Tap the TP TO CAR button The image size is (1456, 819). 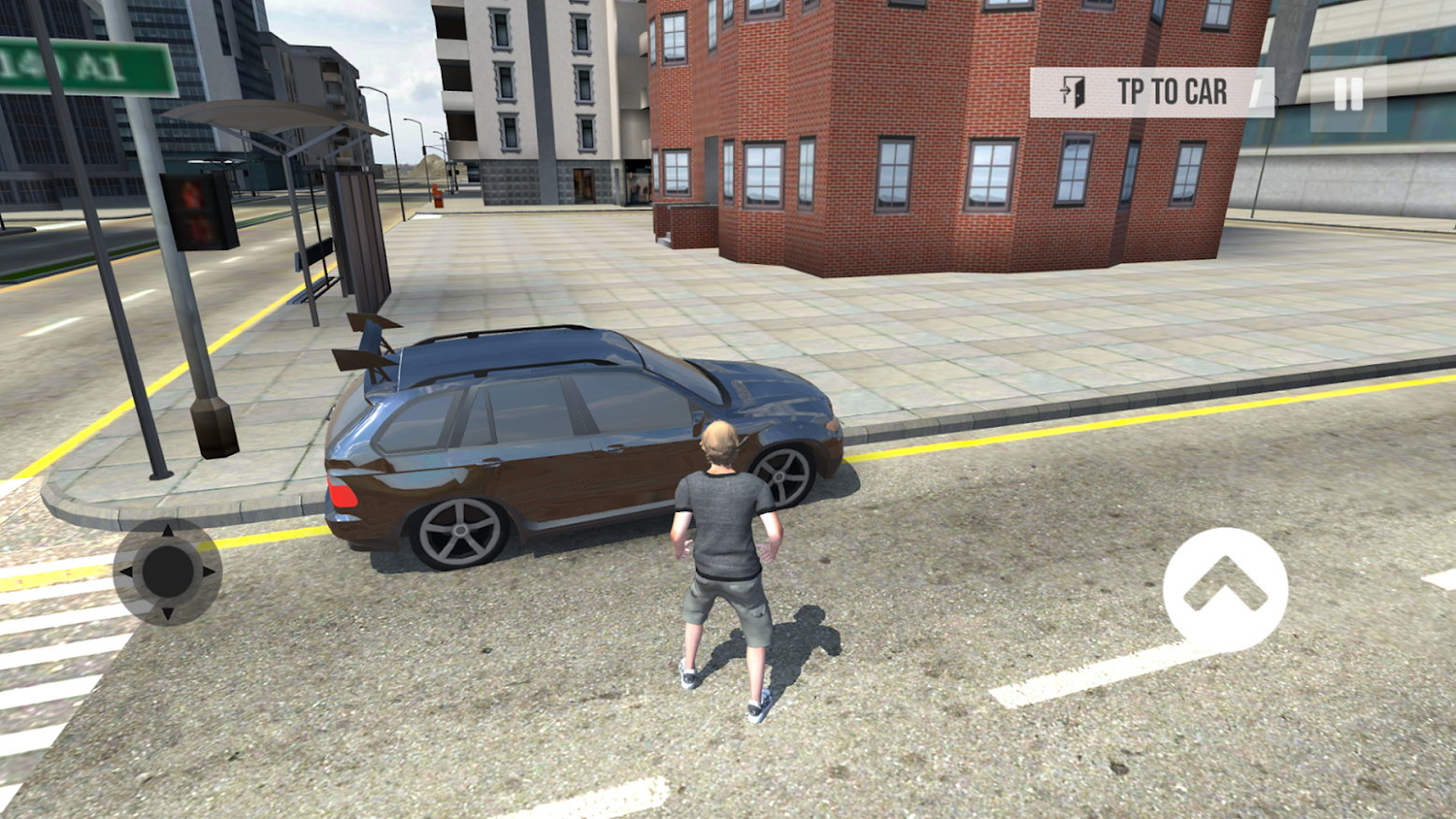pos(1151,93)
